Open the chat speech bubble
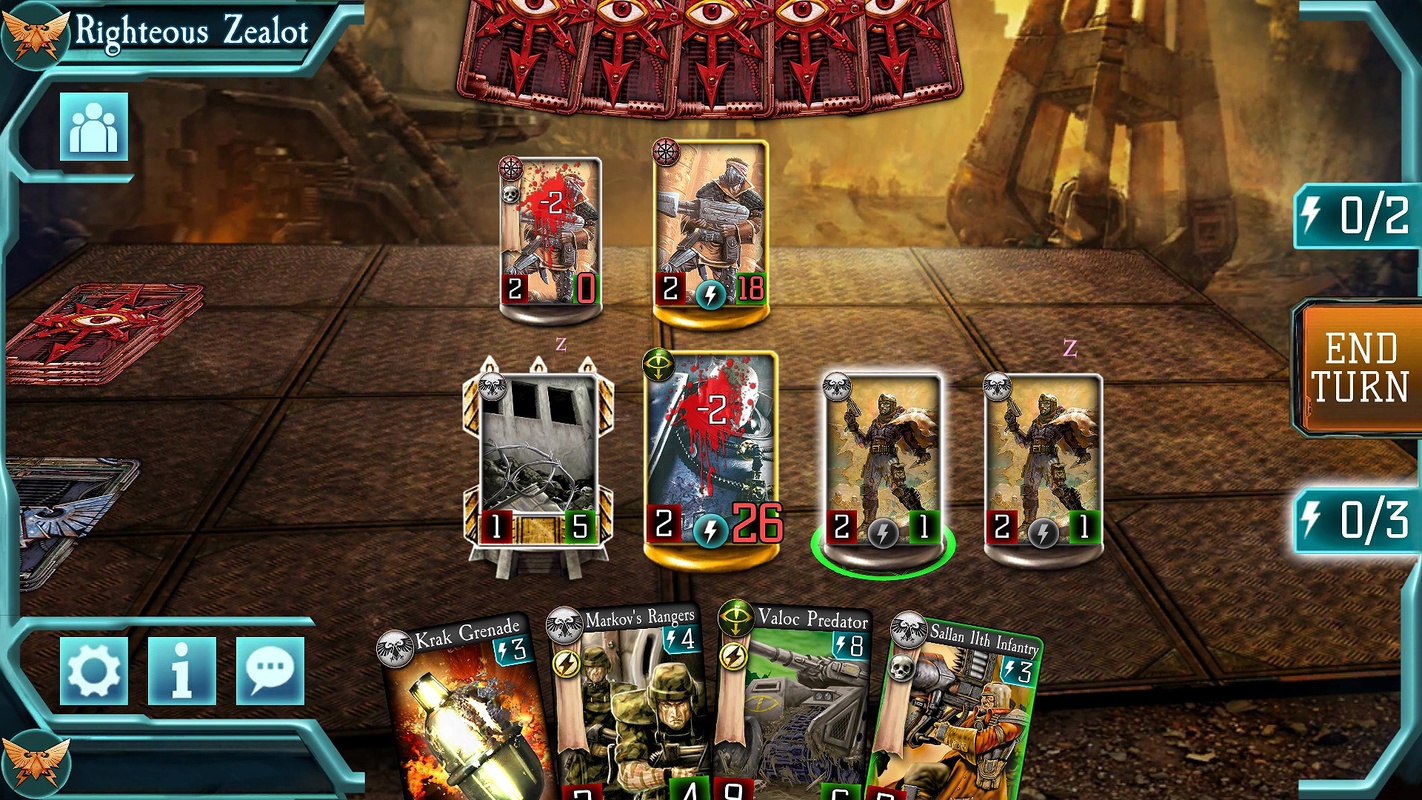This screenshot has width=1422, height=800. coord(270,670)
